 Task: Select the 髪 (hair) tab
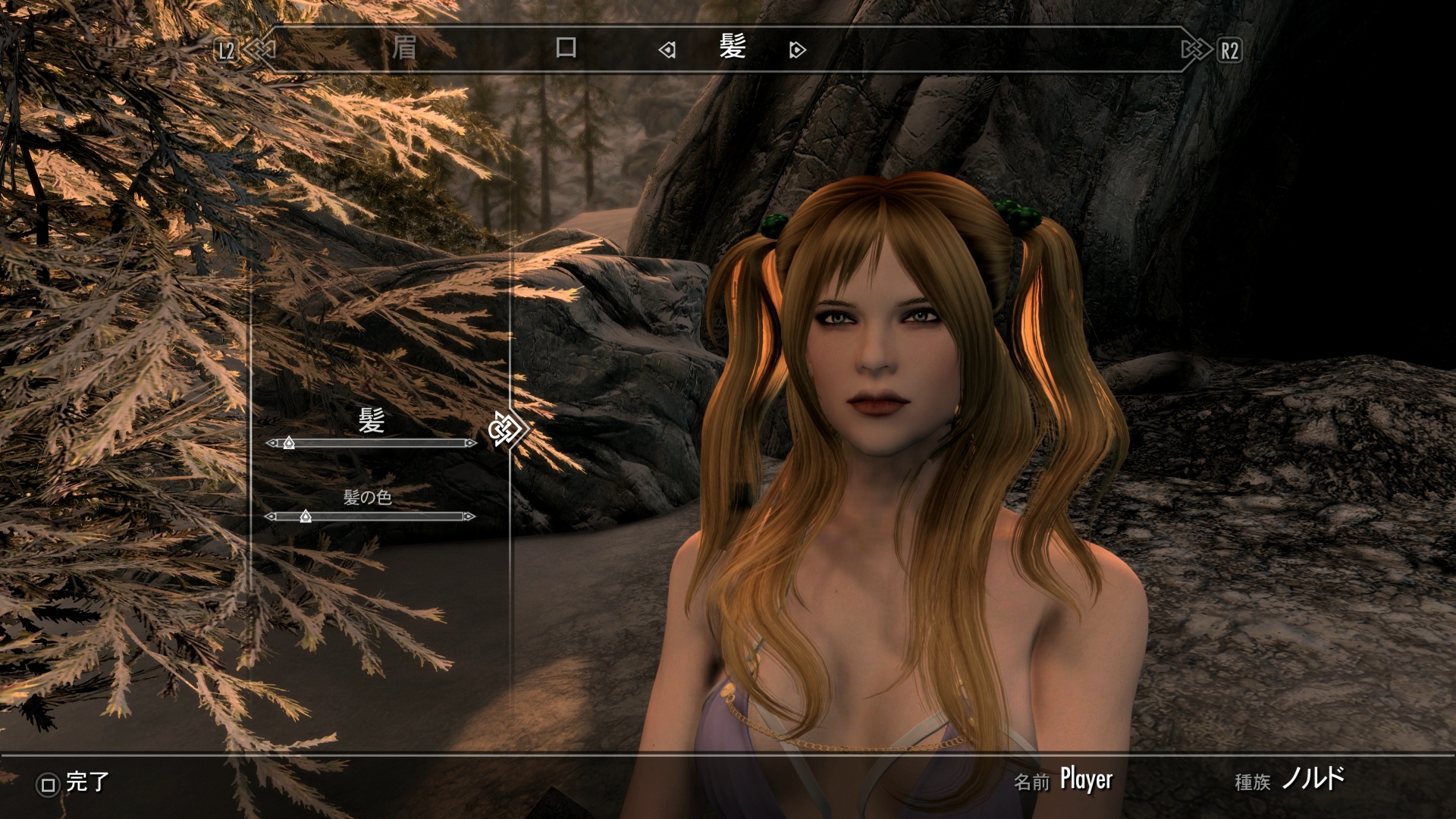coord(733,49)
